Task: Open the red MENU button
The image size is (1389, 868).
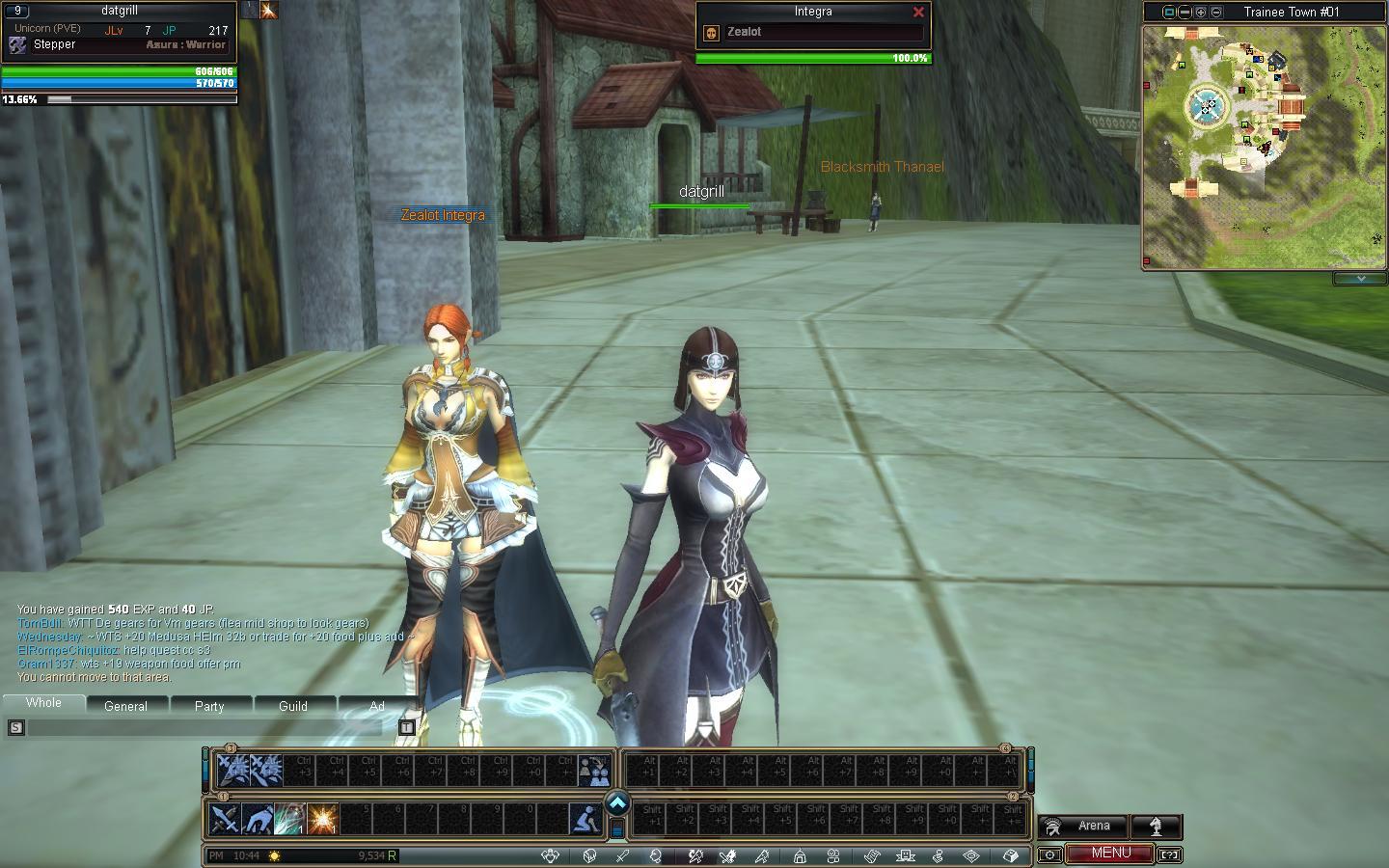Action: (1110, 854)
